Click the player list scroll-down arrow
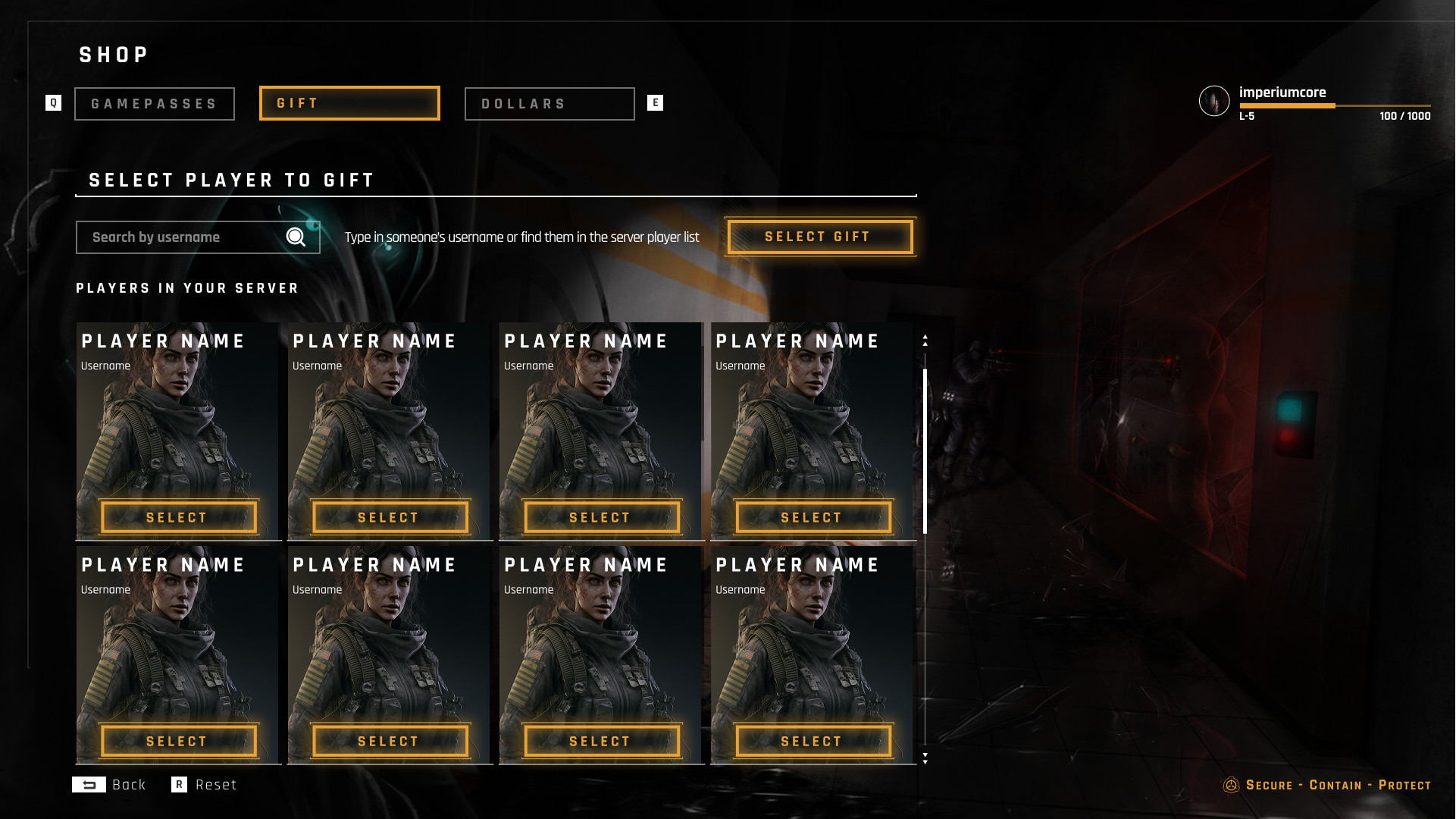 tap(925, 758)
